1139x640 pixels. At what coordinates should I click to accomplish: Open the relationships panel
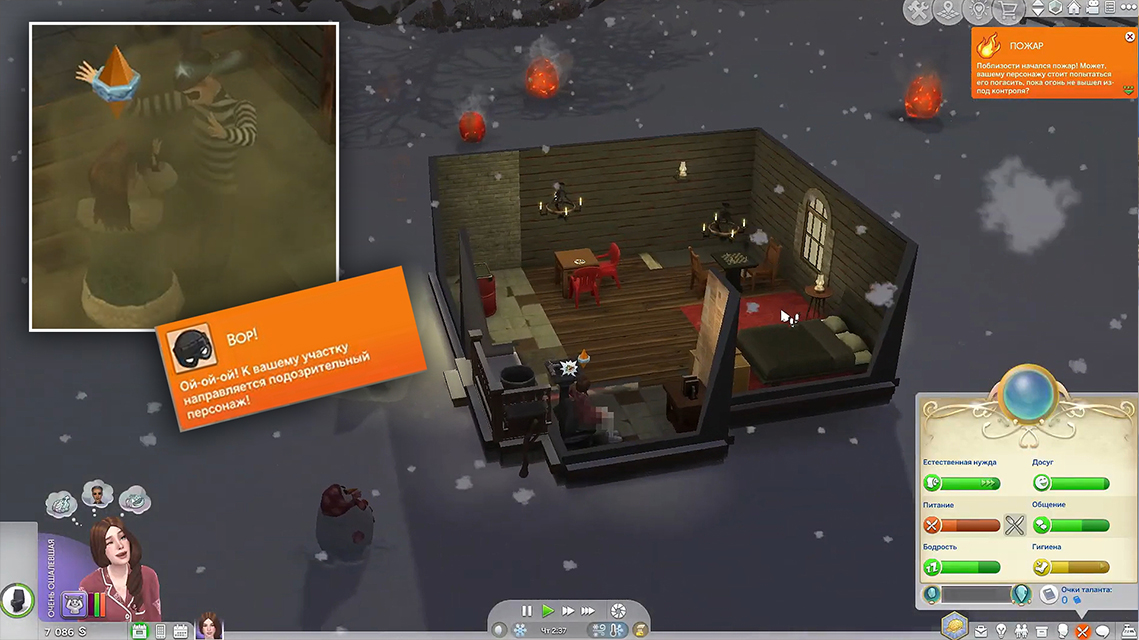click(x=1019, y=631)
